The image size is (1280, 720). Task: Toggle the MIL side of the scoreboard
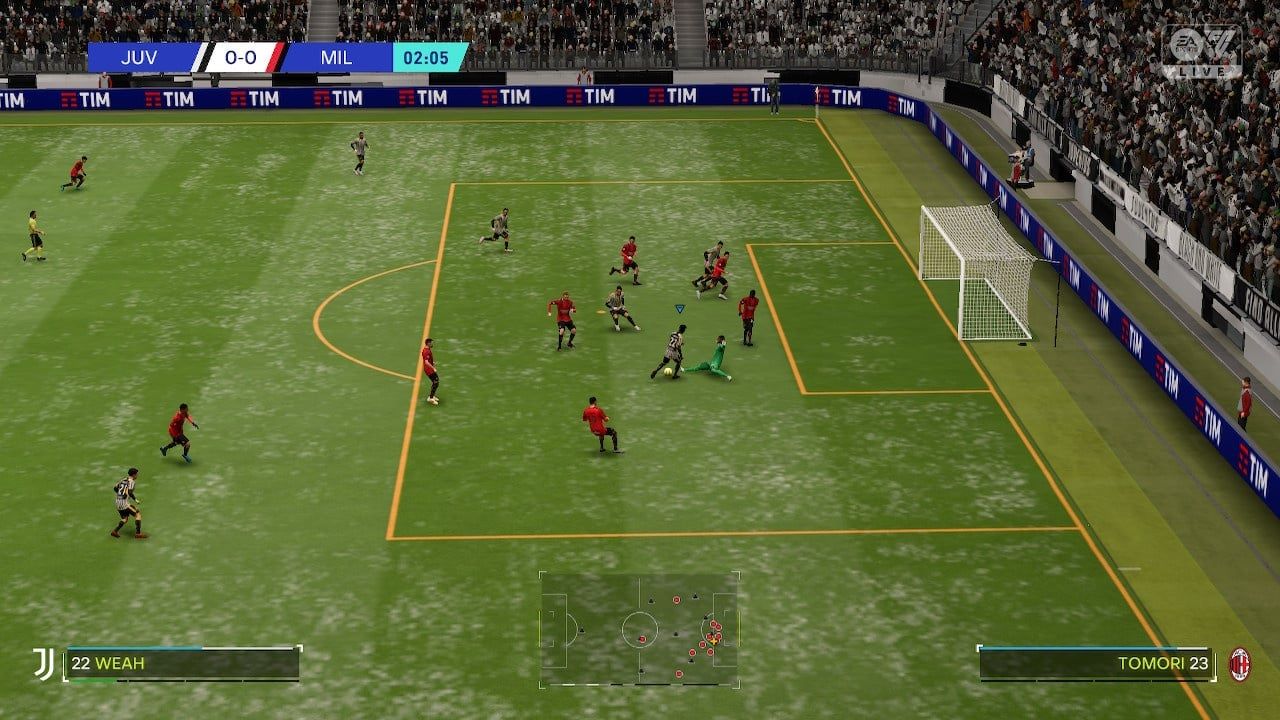(338, 57)
